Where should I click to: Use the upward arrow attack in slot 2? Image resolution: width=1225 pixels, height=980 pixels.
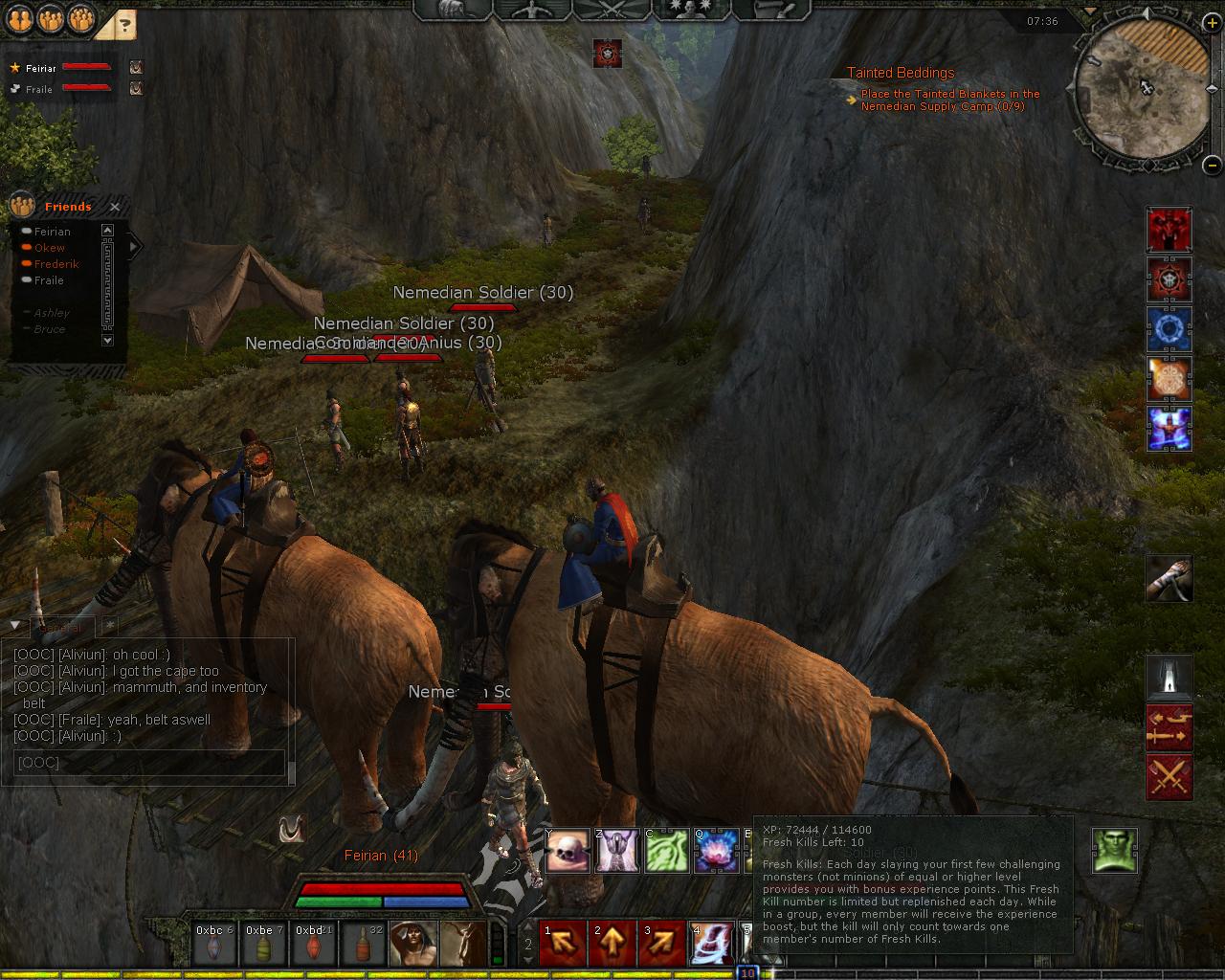612,944
